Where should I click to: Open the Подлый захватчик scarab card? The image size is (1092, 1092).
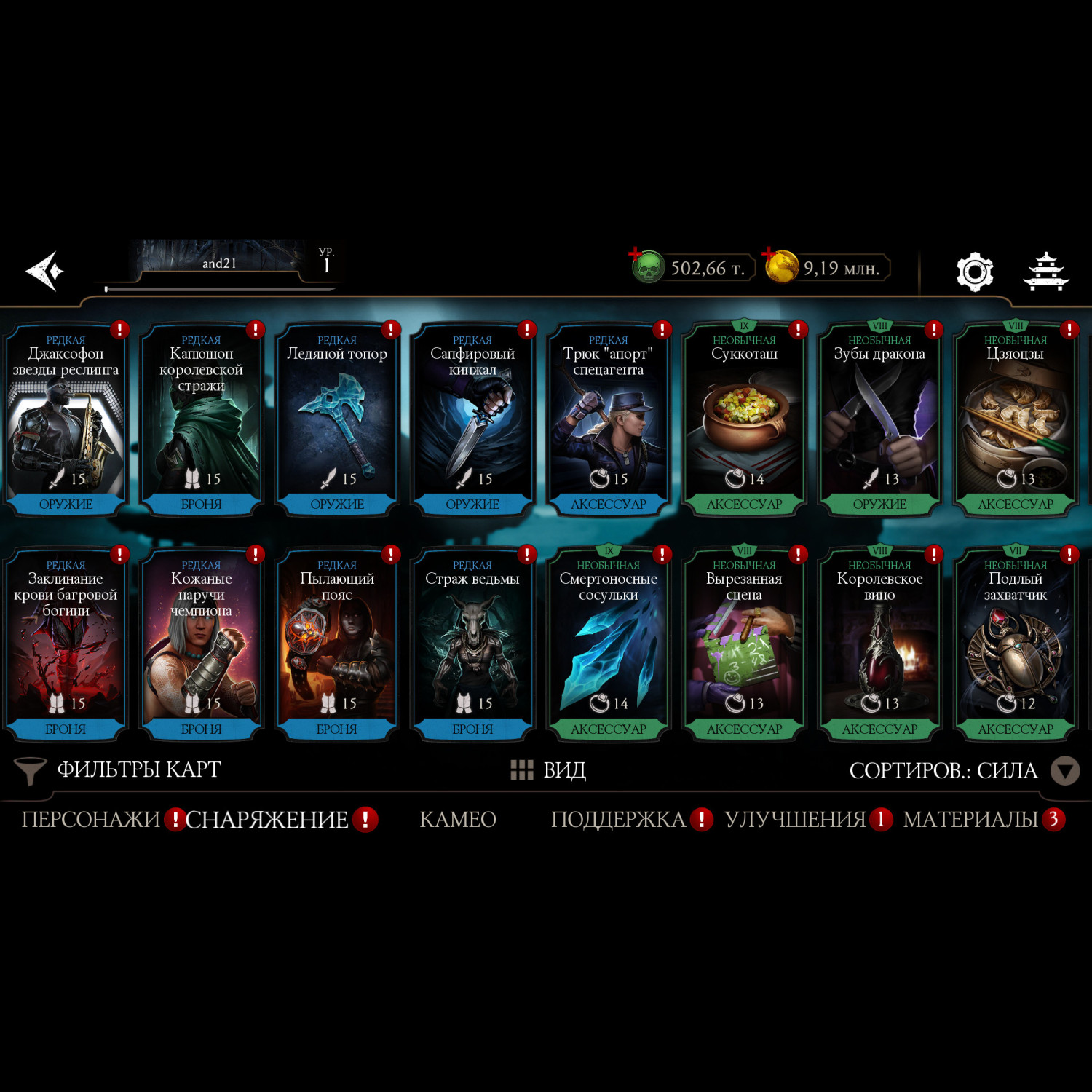(1016, 645)
